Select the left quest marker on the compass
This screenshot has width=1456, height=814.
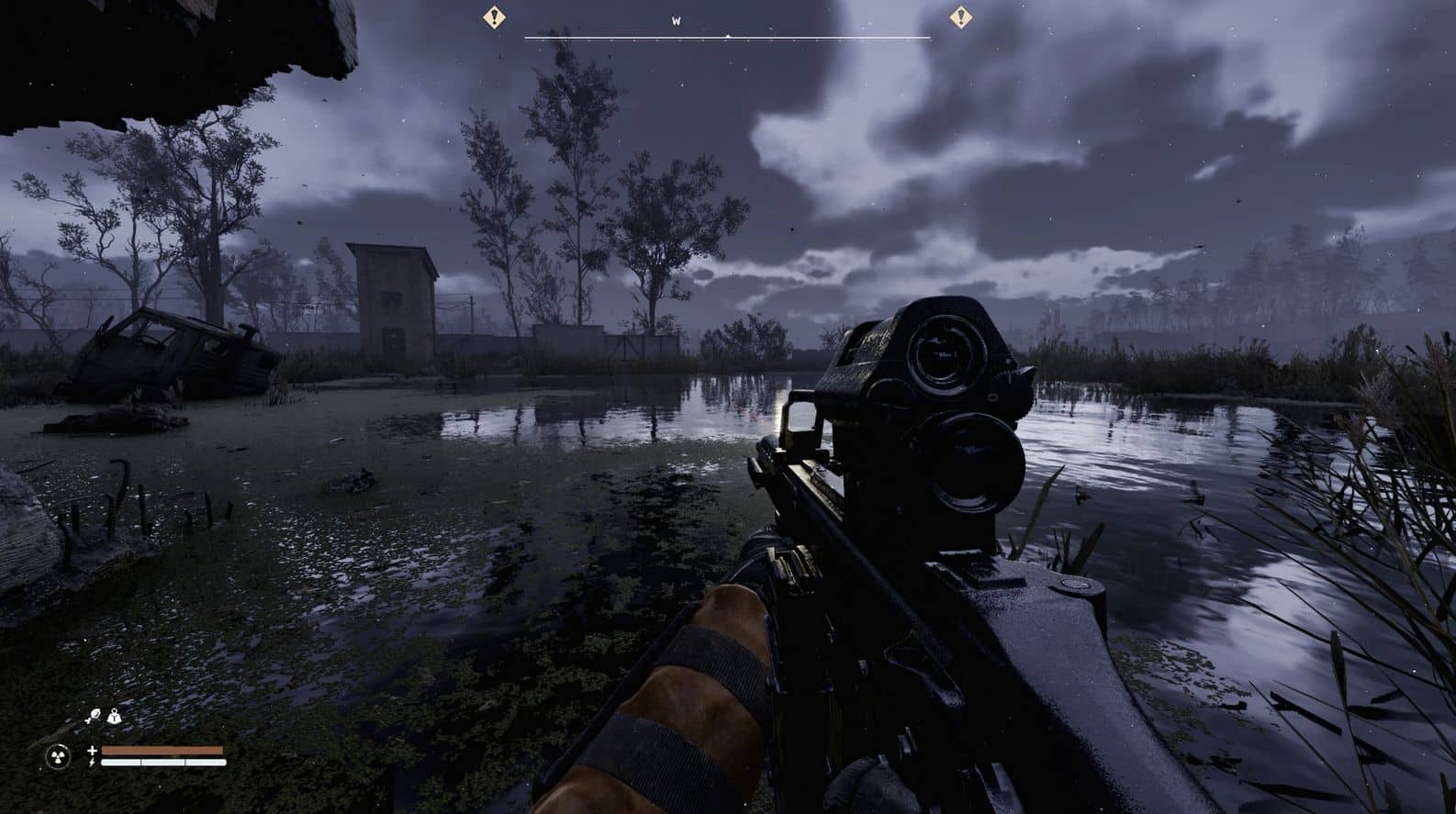(495, 16)
